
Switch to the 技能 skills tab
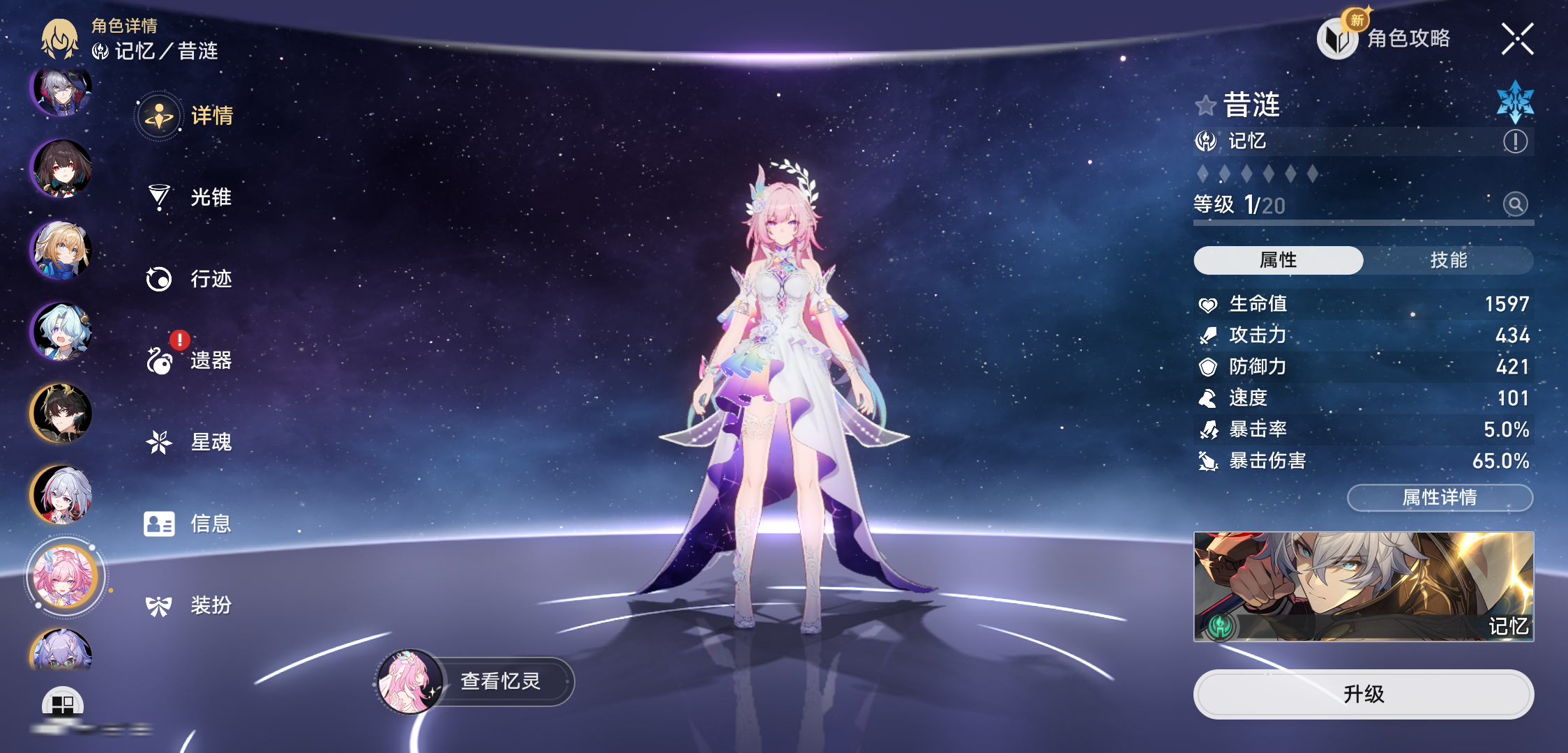pos(1448,260)
